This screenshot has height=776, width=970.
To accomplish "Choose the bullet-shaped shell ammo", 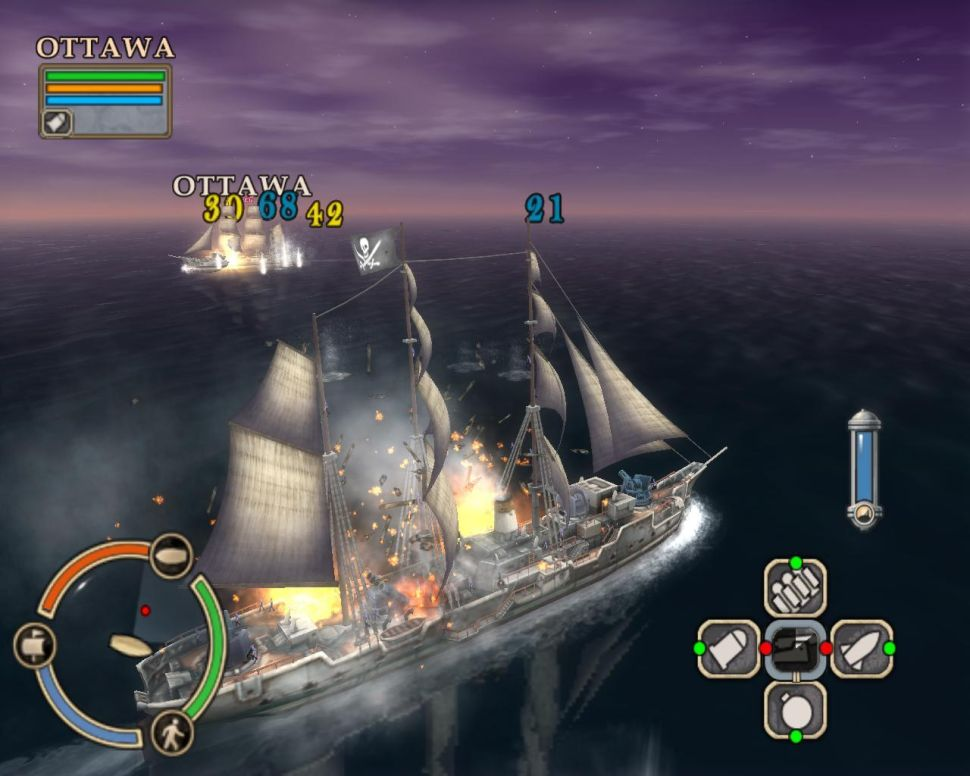I will tap(728, 648).
